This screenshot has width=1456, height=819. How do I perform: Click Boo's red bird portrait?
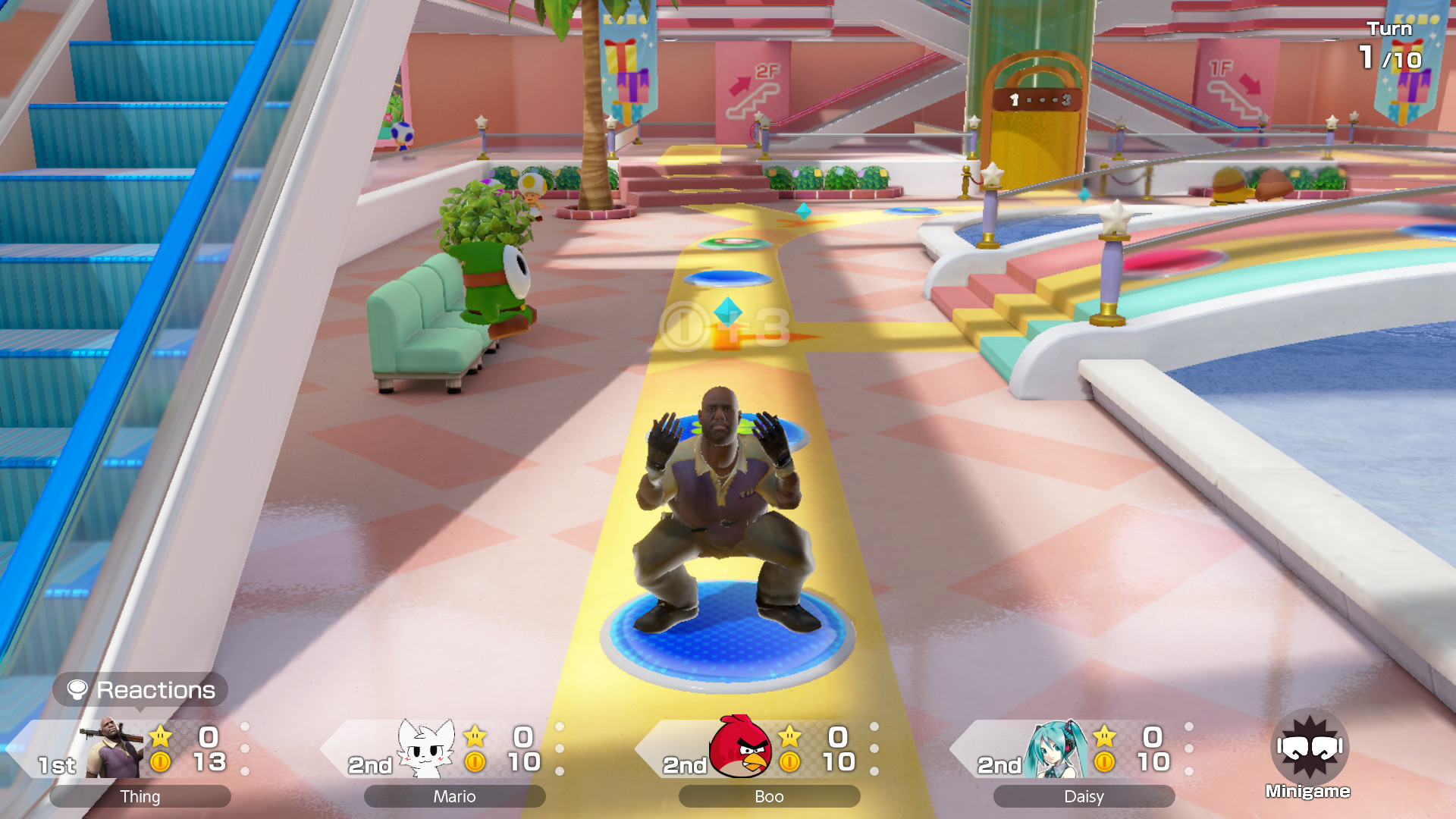point(739,747)
